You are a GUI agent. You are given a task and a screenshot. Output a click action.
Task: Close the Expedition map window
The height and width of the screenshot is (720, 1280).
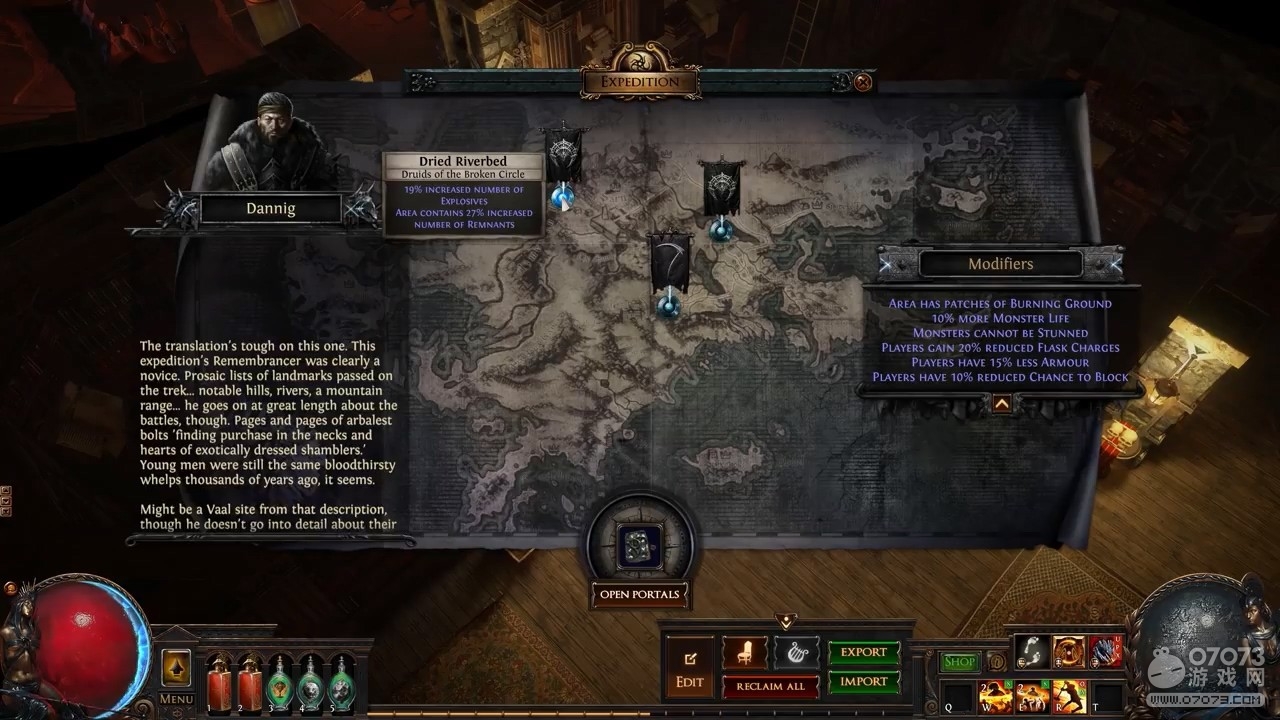coord(863,82)
